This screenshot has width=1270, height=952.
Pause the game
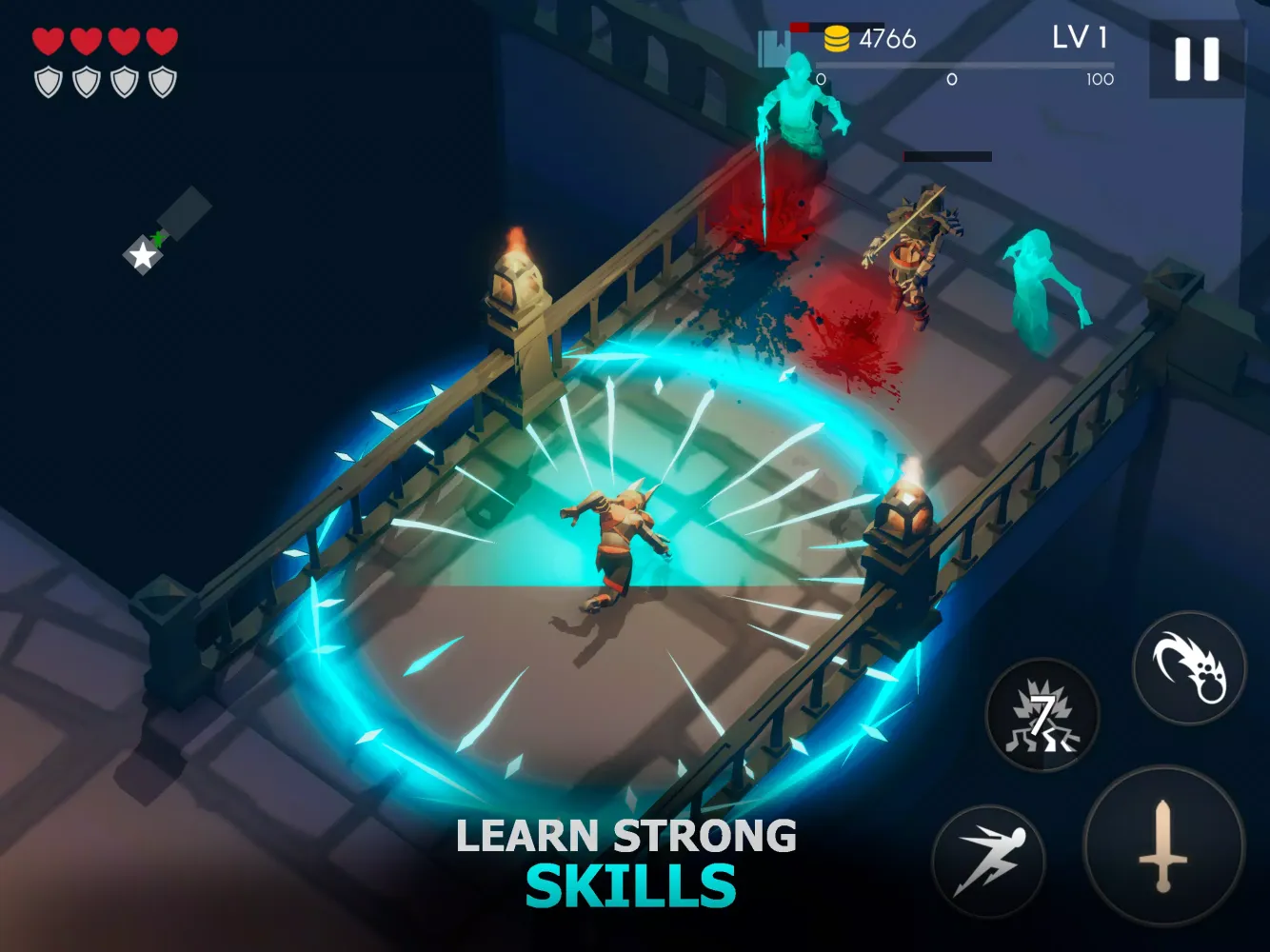pyautogui.click(x=1197, y=59)
